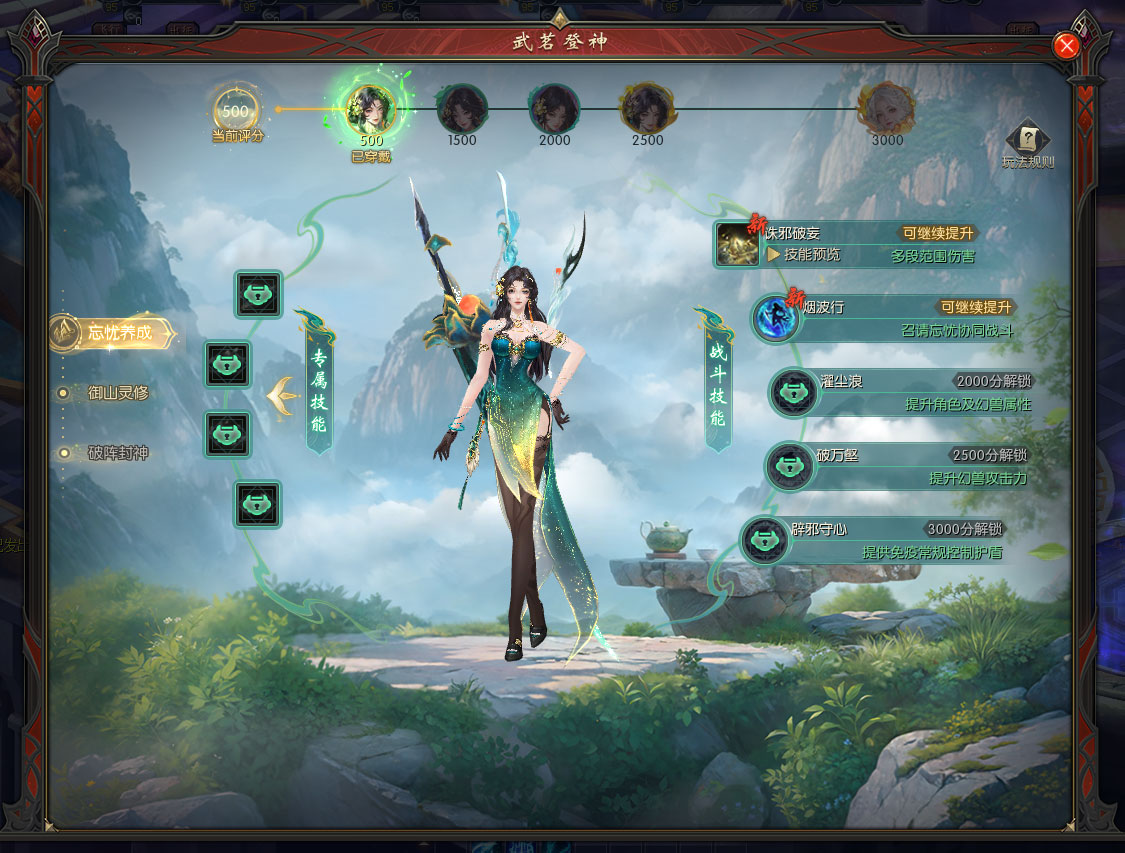This screenshot has height=853, width=1125.
Task: Choose the 2000-point portrait stage
Action: 554,108
